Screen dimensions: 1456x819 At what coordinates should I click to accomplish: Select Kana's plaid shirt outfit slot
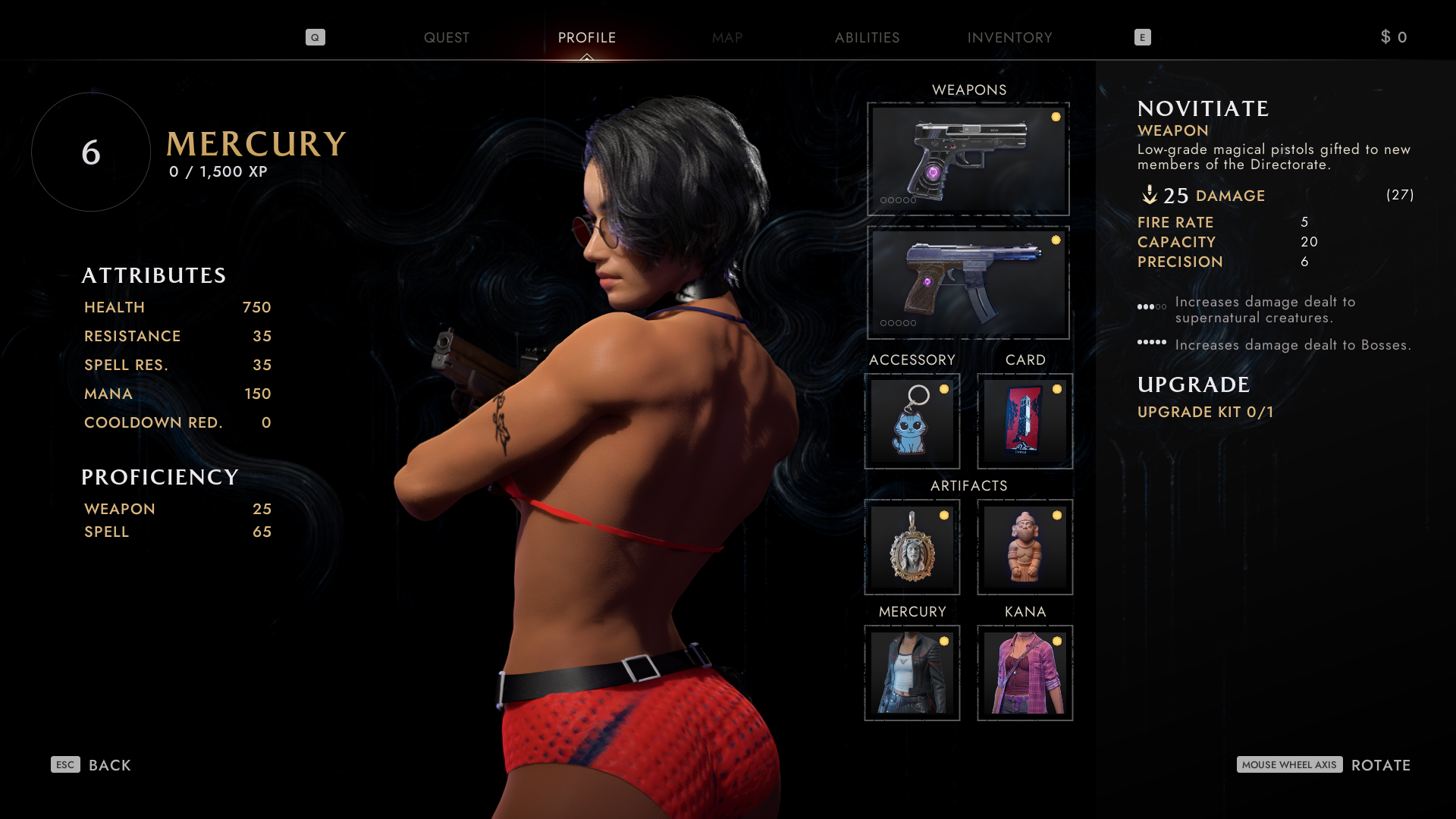1025,673
